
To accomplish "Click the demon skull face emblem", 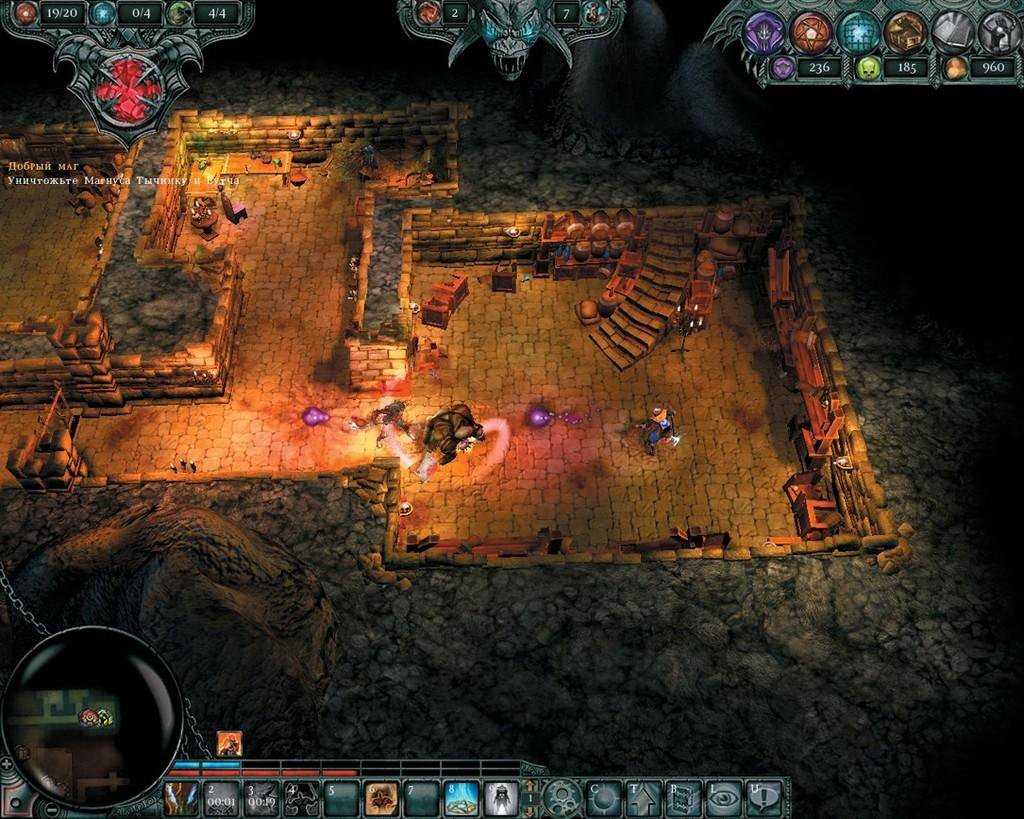I will [x=511, y=35].
